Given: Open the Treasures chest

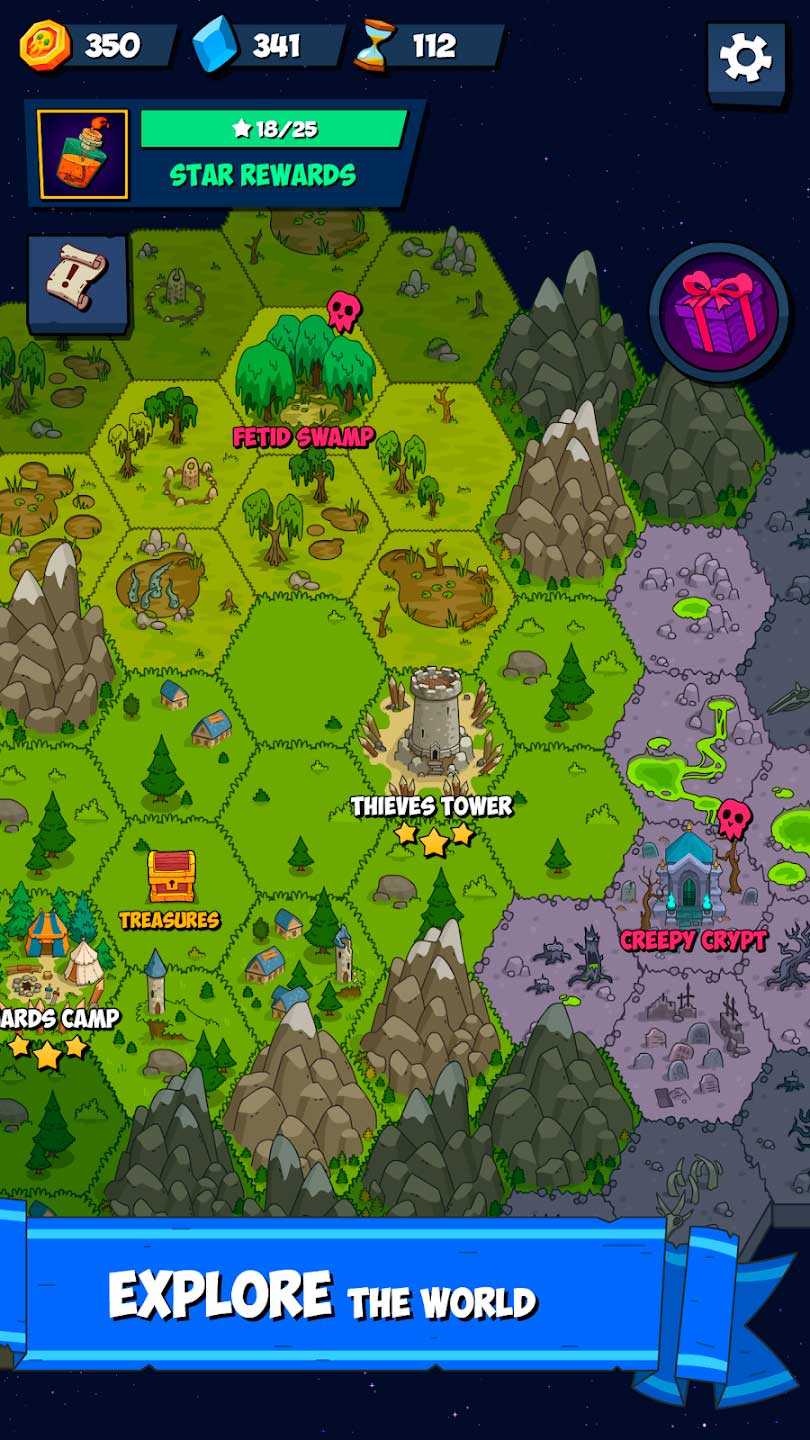Looking at the screenshot, I should tap(171, 877).
